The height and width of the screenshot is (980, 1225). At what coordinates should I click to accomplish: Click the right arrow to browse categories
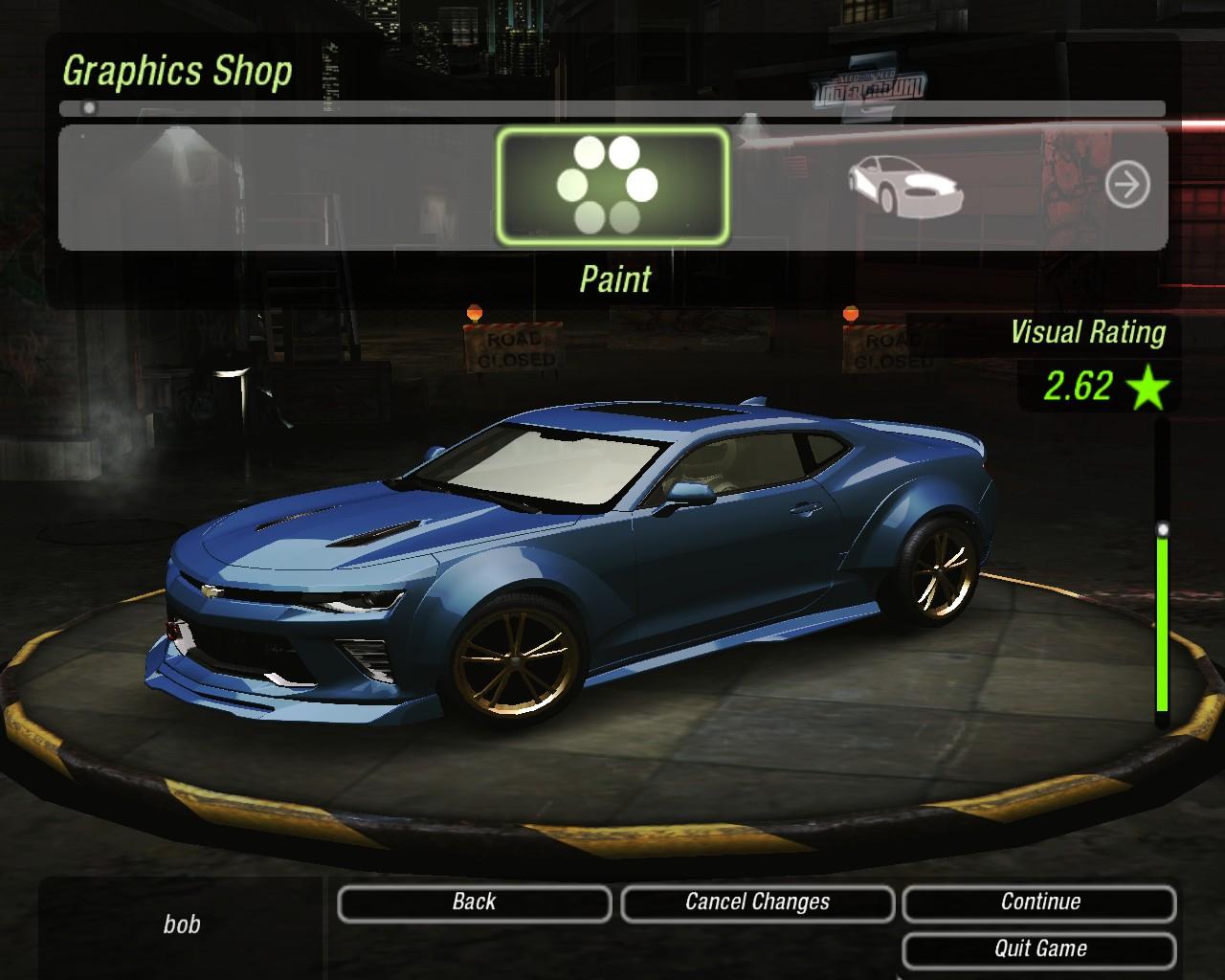pos(1127,185)
